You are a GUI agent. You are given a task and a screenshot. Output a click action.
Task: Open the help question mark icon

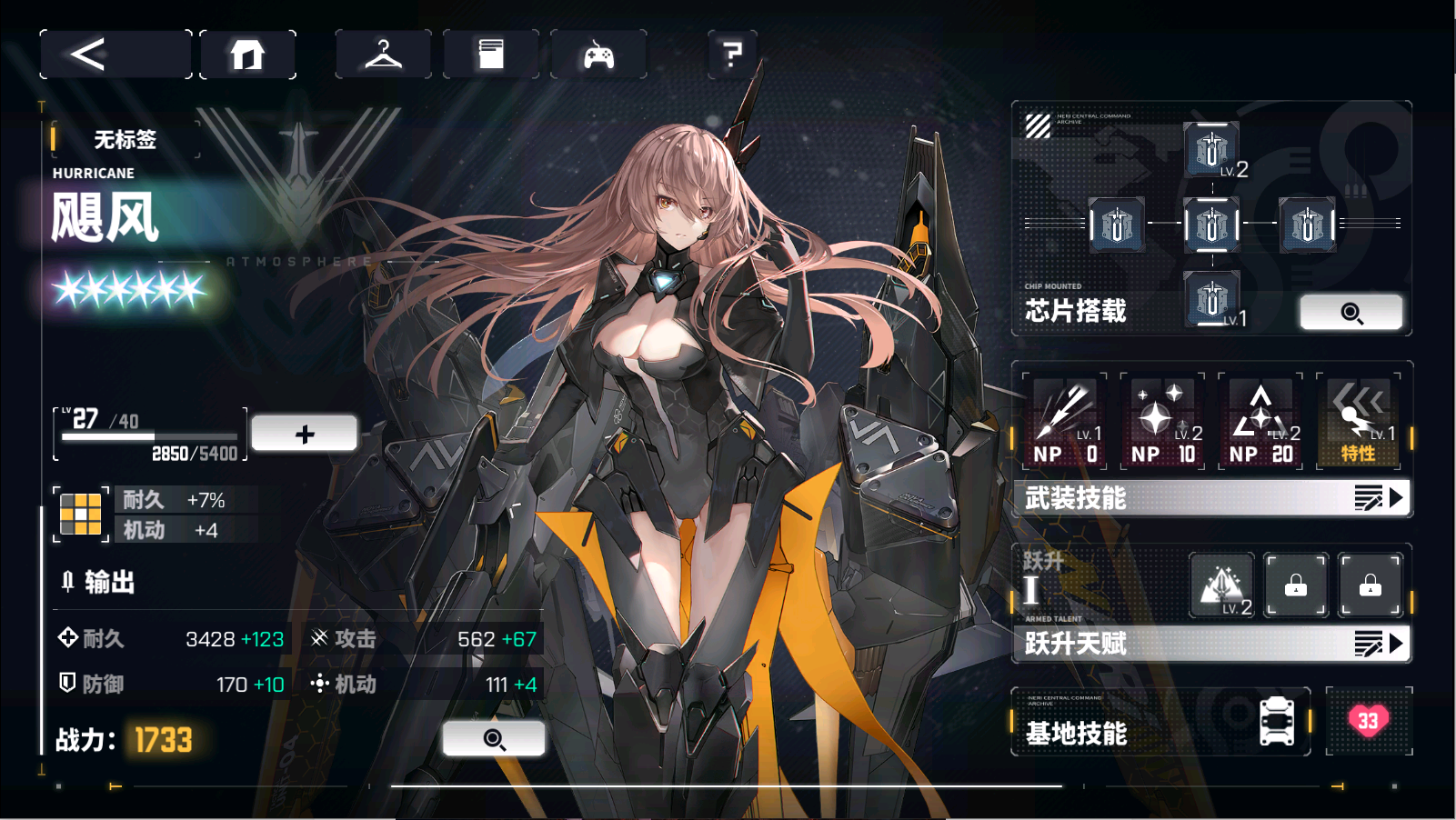(x=732, y=54)
